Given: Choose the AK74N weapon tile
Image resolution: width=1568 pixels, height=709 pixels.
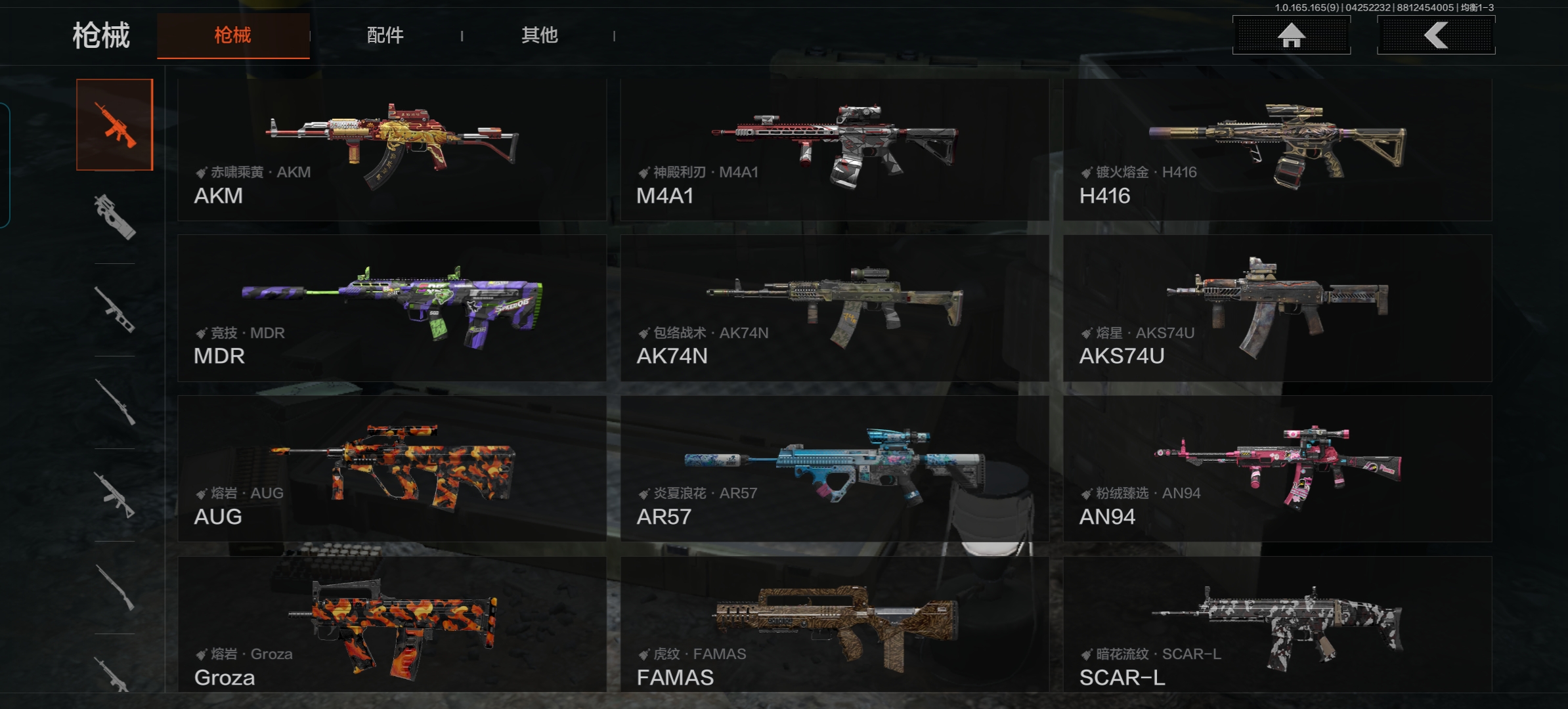Looking at the screenshot, I should tap(834, 308).
